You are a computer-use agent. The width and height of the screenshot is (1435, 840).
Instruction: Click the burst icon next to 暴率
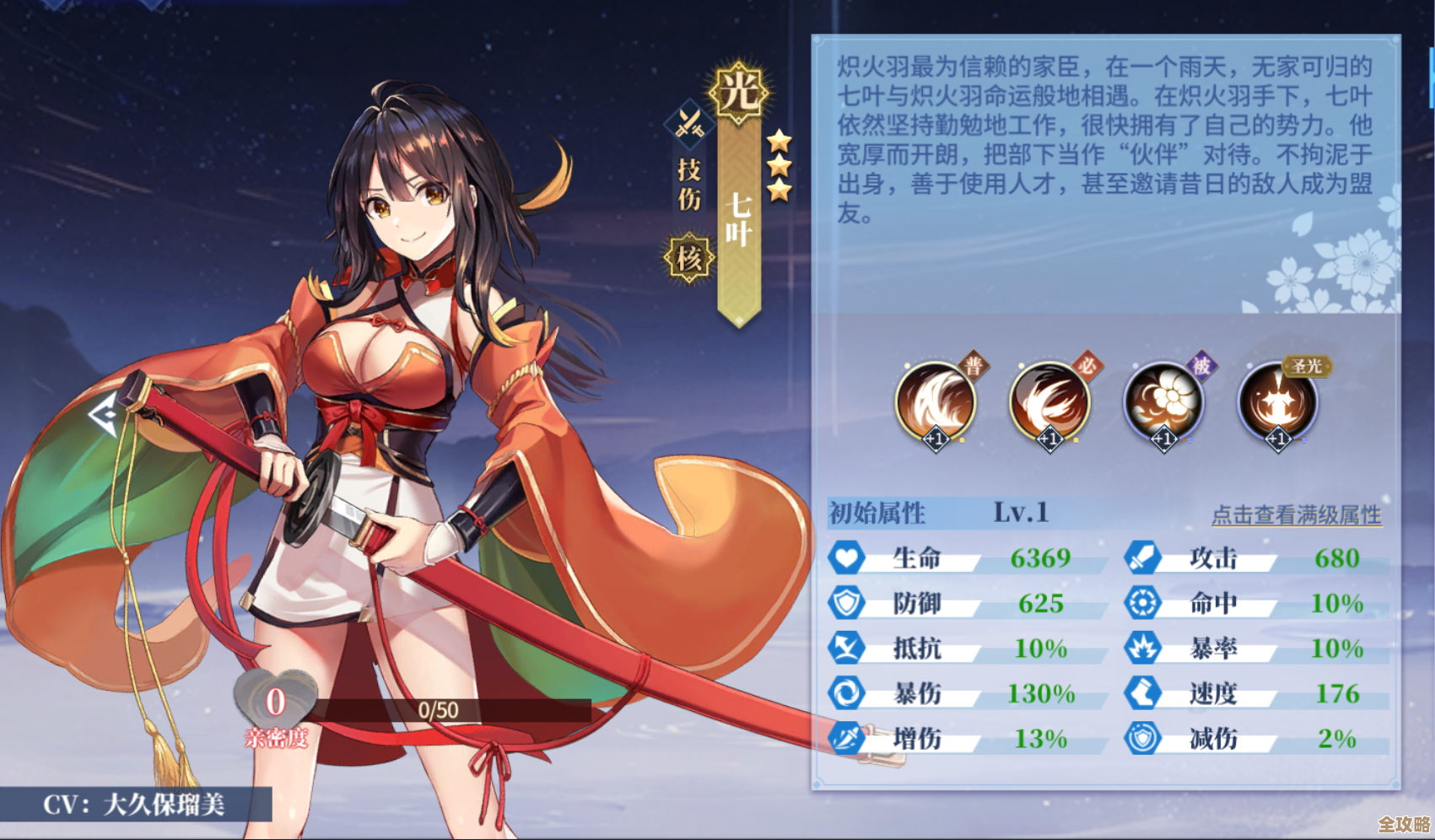[1145, 649]
